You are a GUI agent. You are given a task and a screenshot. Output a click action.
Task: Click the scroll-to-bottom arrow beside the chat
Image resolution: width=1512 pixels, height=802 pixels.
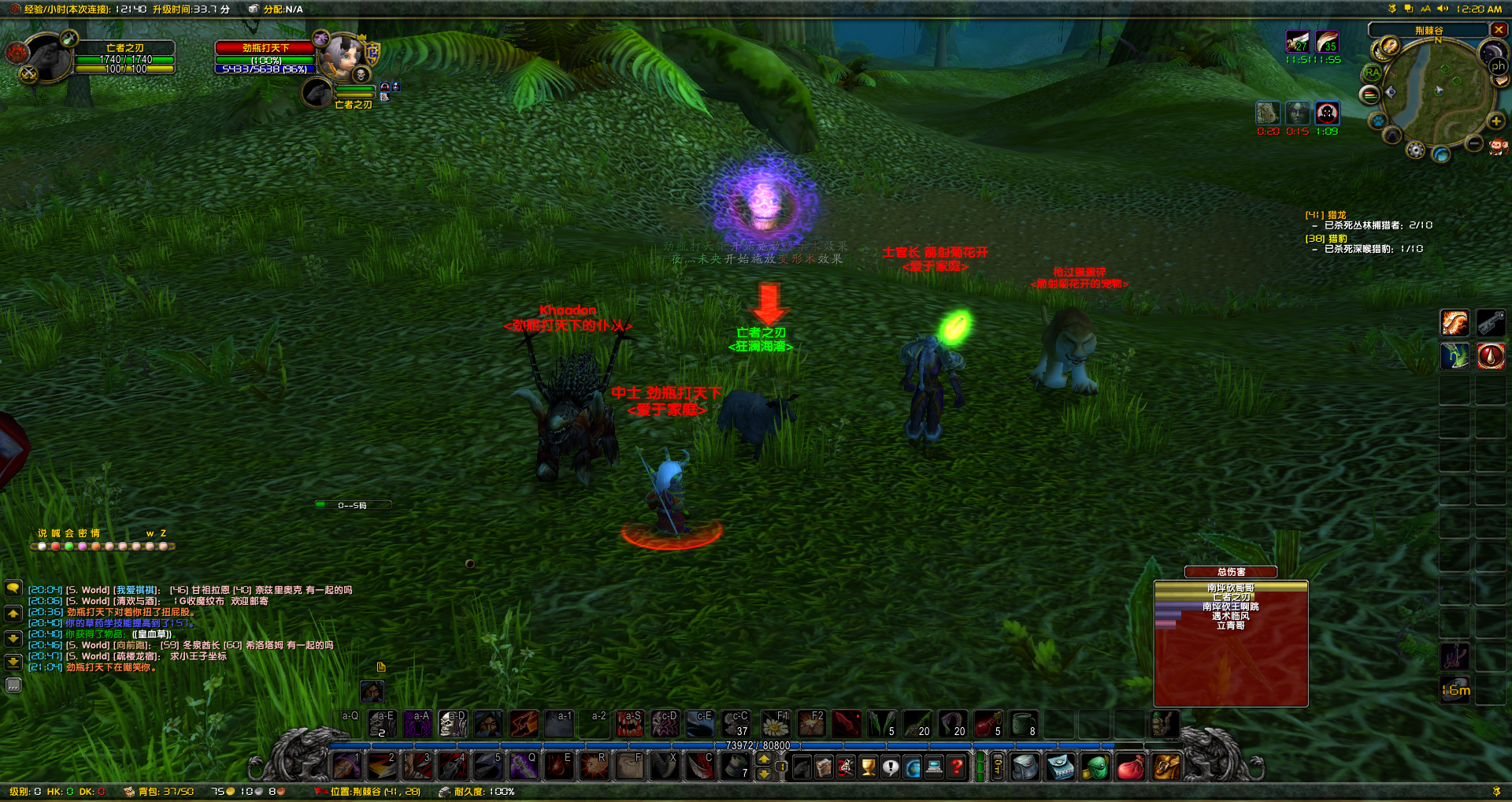click(13, 662)
